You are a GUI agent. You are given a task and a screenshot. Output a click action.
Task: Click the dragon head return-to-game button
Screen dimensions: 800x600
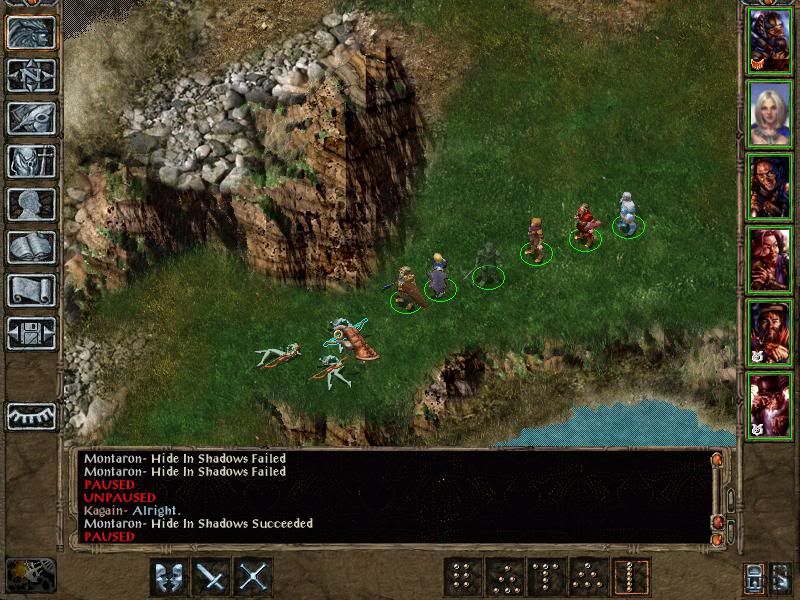pyautogui.click(x=31, y=33)
